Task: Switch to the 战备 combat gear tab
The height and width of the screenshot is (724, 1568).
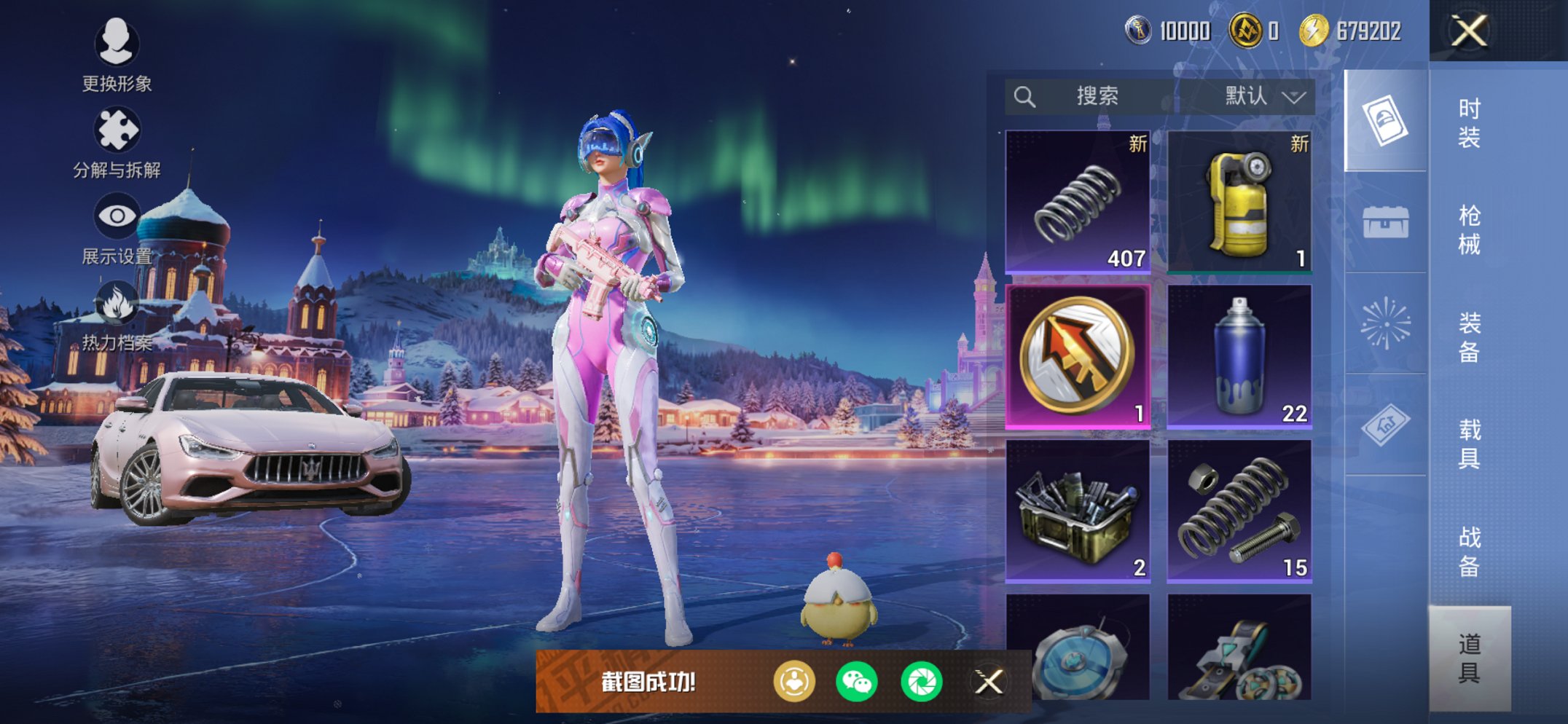Action: click(x=1469, y=551)
